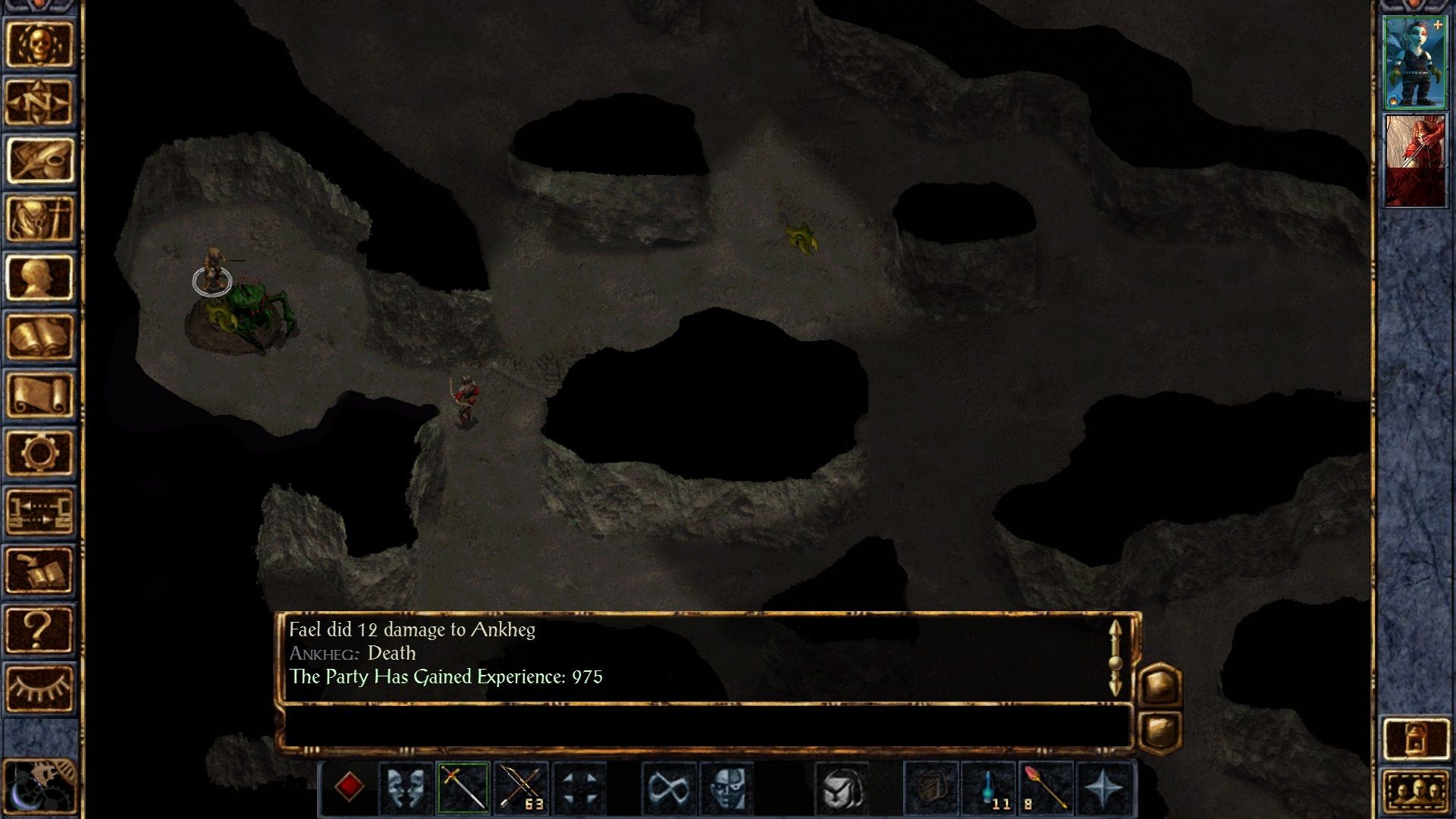
Task: Use the red-tipped wand quick item slot
Action: [1046, 788]
